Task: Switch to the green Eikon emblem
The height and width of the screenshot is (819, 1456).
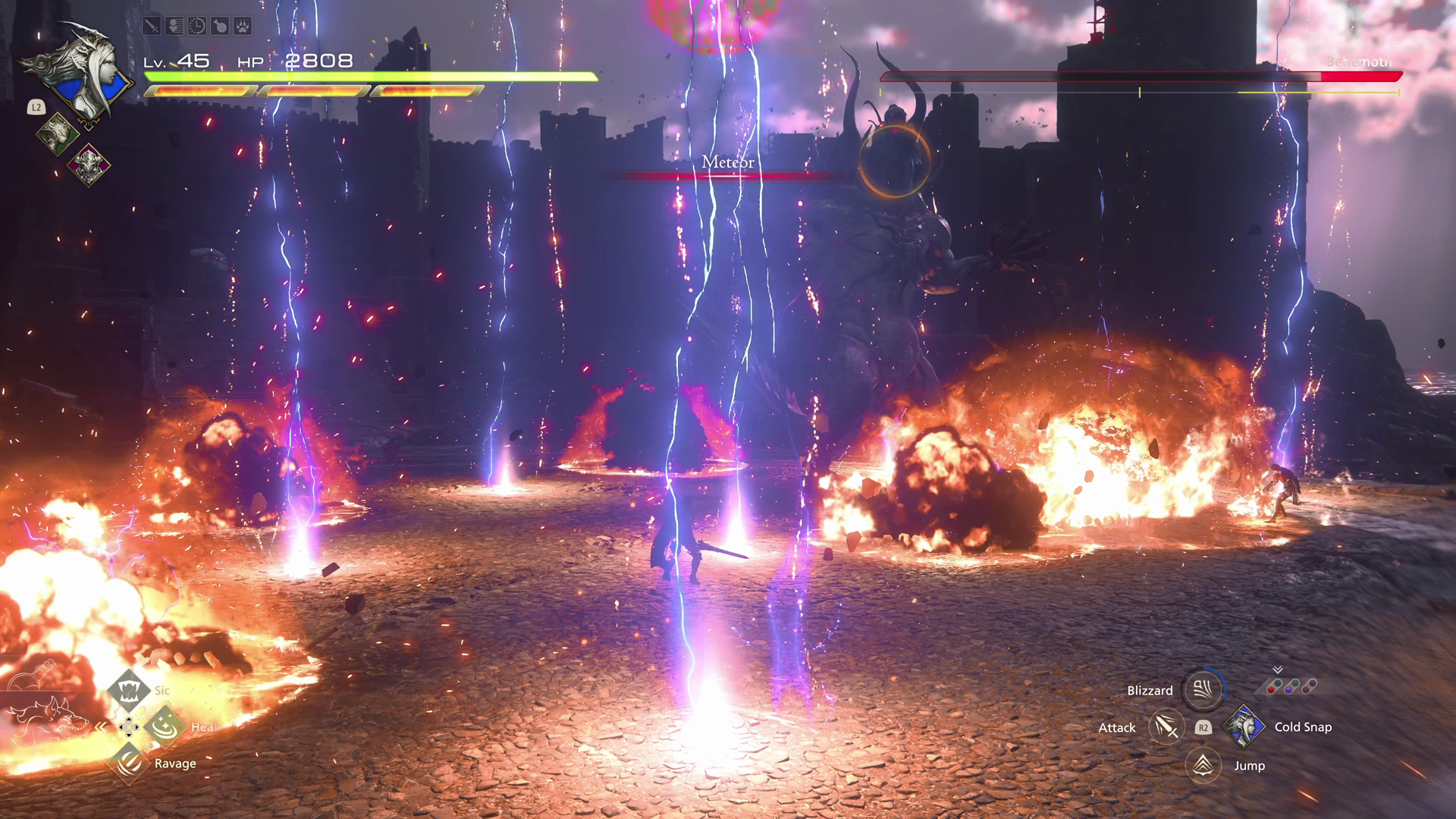Action: coord(57,134)
